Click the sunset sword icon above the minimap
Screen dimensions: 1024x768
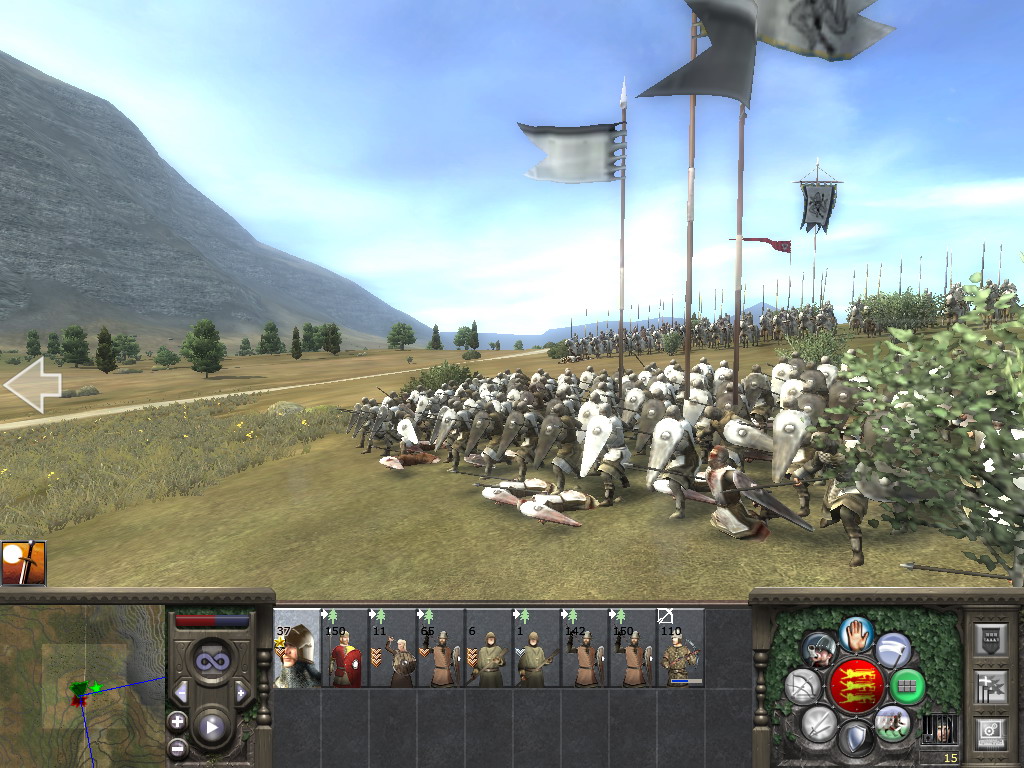(23, 563)
